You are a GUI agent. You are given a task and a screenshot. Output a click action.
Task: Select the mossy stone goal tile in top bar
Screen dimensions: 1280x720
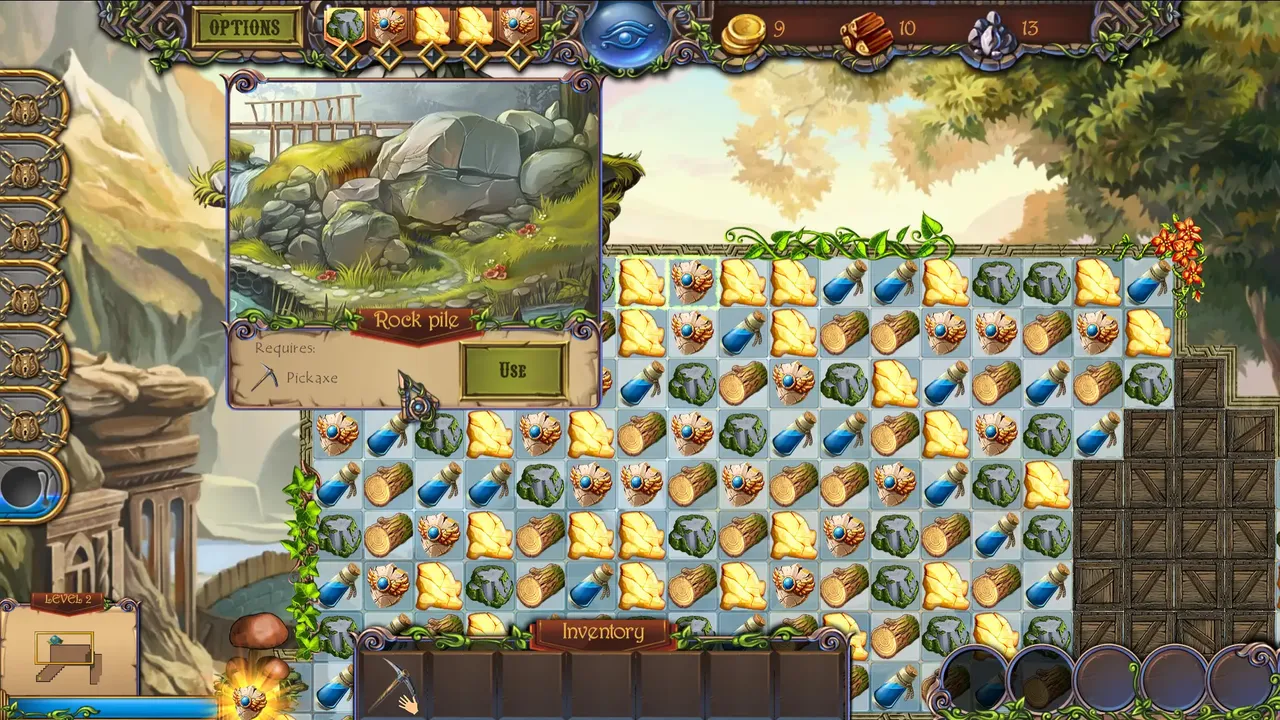tap(345, 27)
